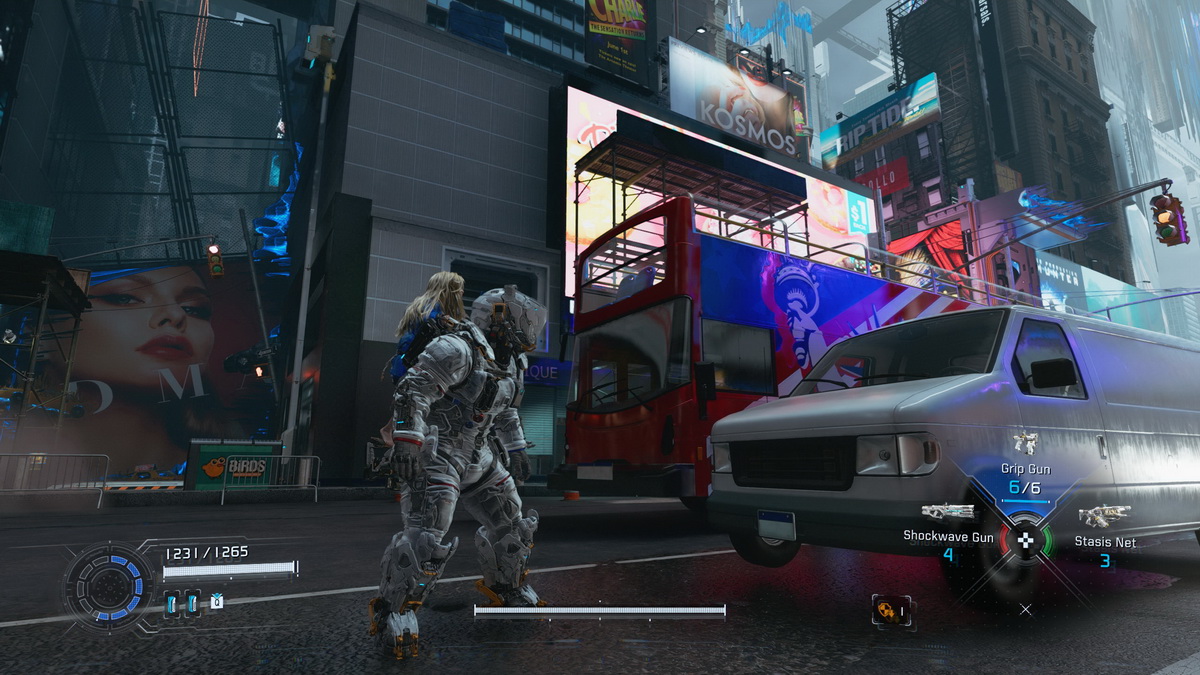This screenshot has width=1200, height=675.
Task: Switch to the Shockwave Gun
Action: [947, 512]
